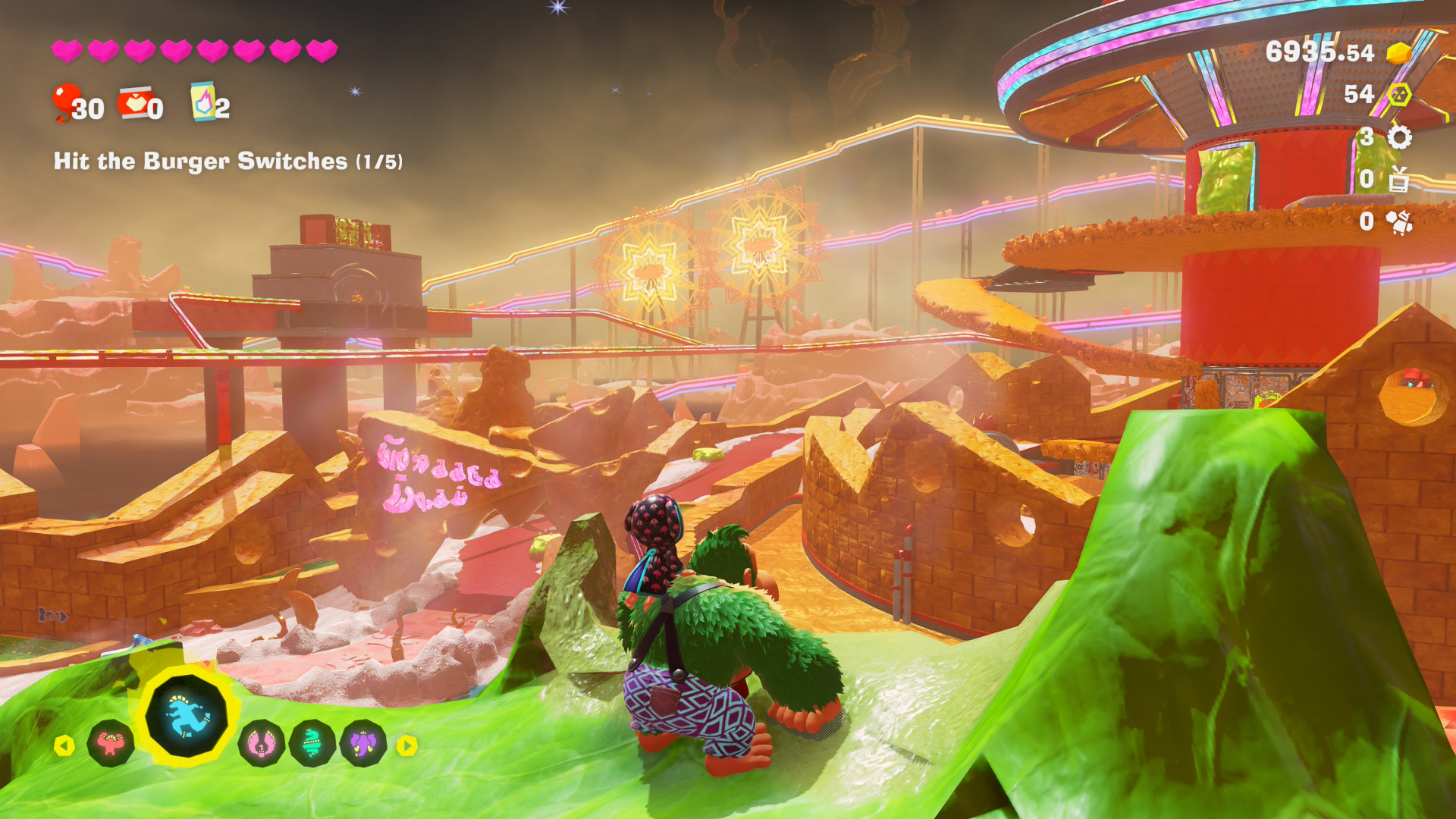Select the red Kong Bananza icon
This screenshot has height=819, width=1456.
click(x=111, y=744)
